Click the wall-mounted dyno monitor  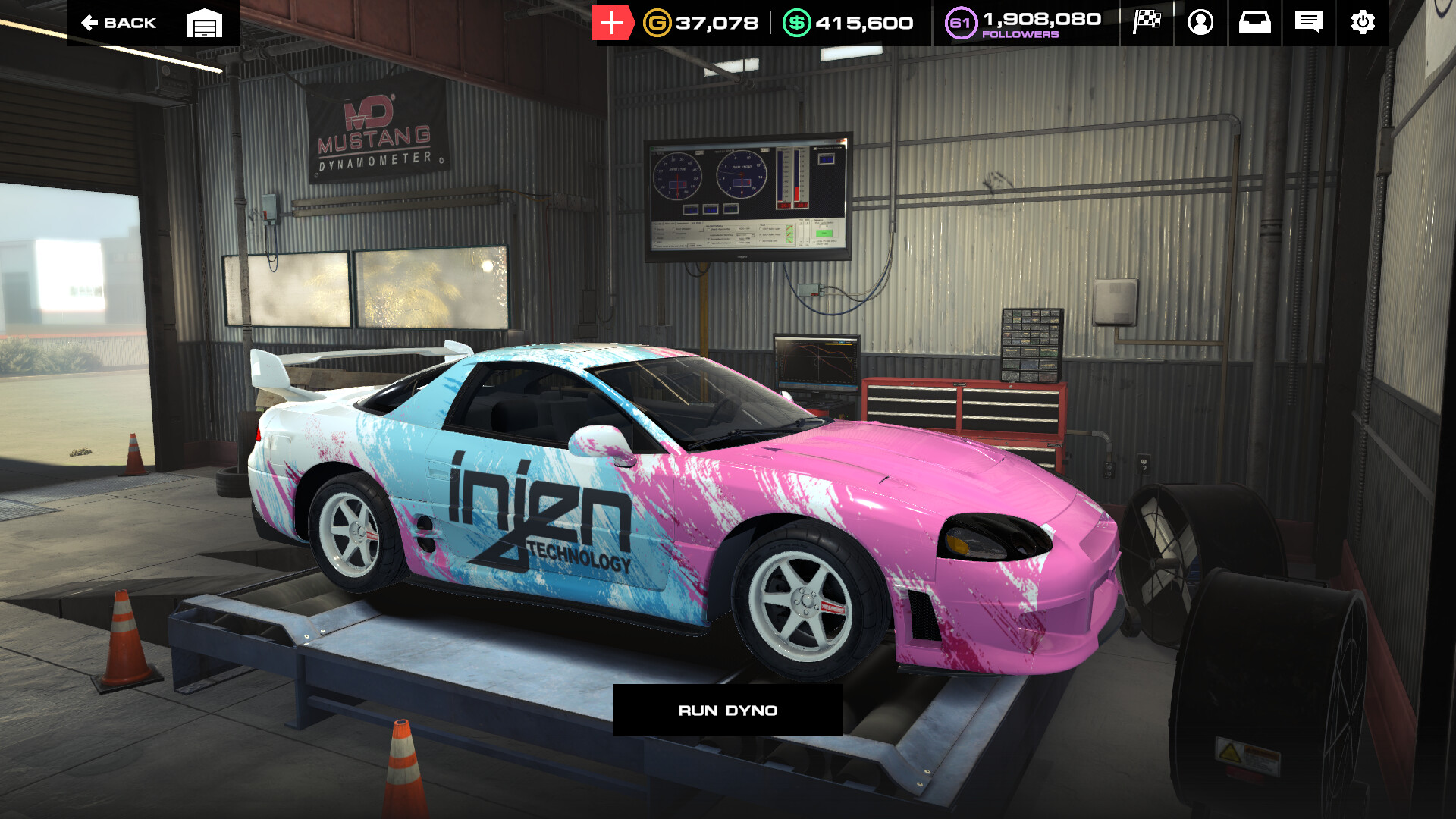coord(747,197)
